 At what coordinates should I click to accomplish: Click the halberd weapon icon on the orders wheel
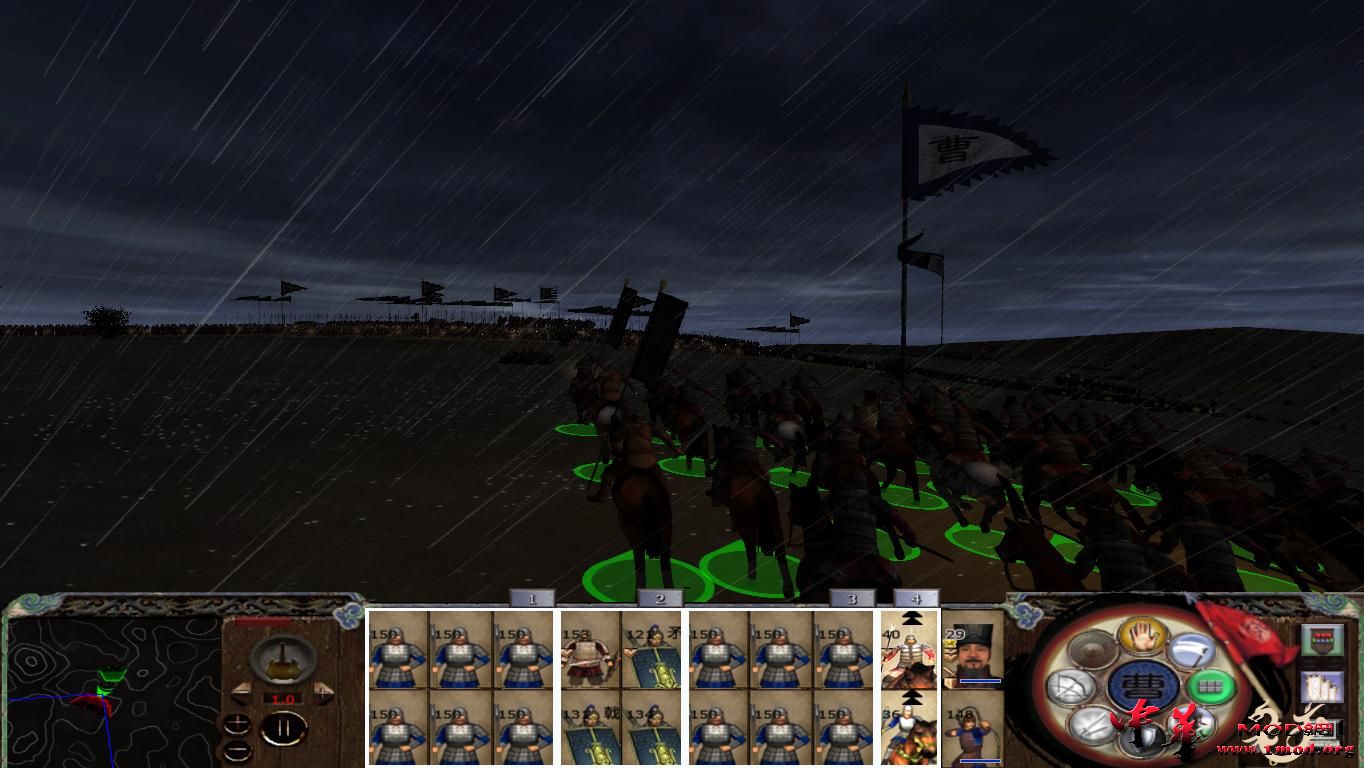(x=1192, y=648)
